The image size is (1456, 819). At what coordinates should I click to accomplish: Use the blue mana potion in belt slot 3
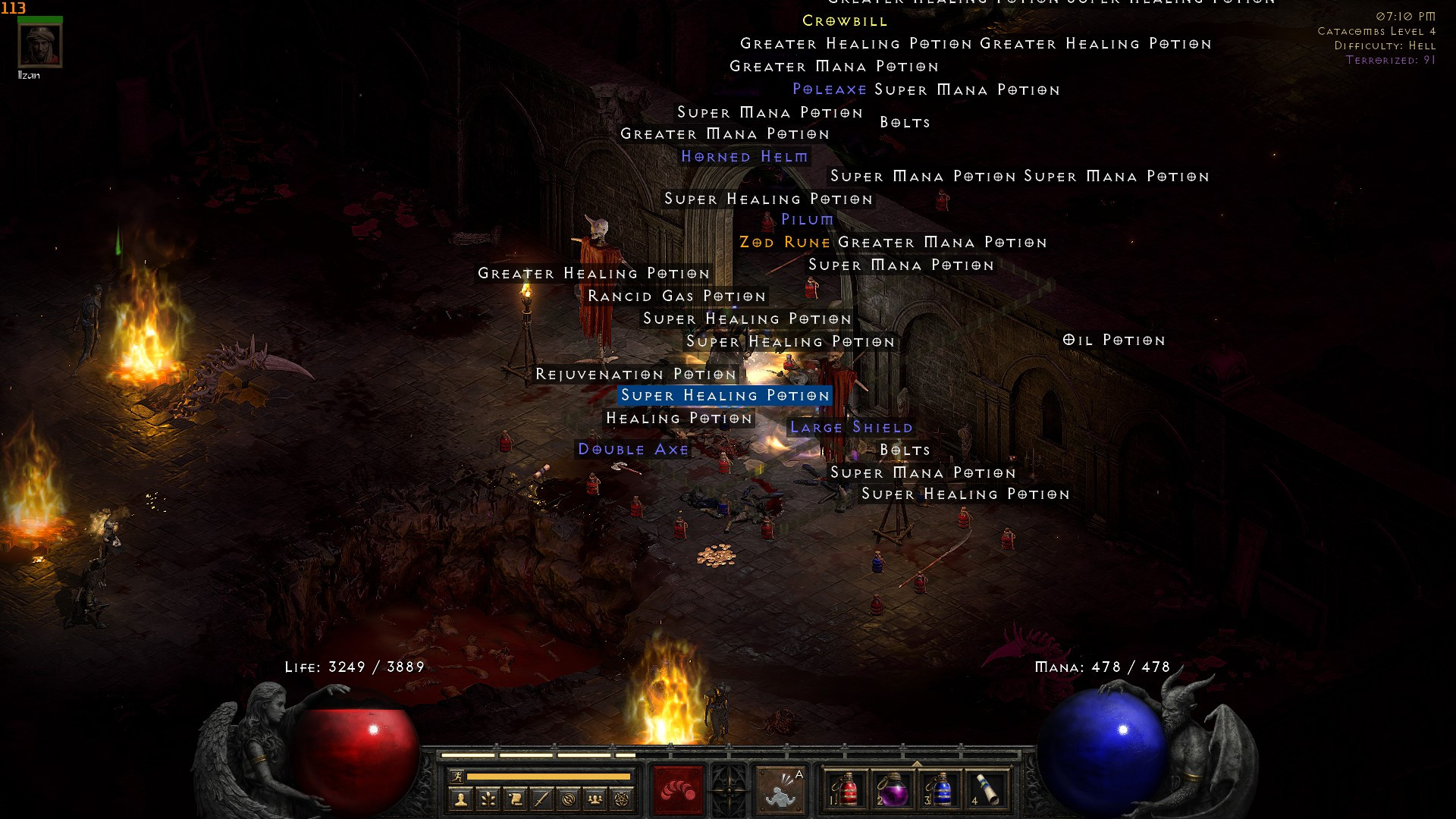tap(940, 789)
